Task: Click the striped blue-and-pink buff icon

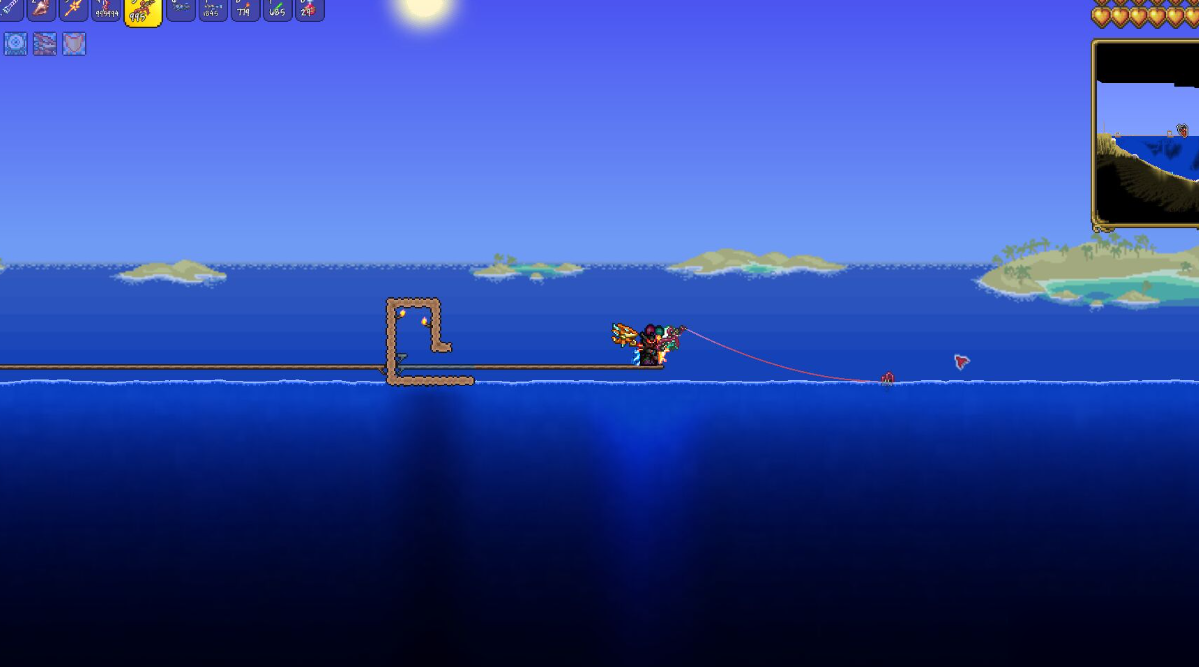Action: (45, 44)
